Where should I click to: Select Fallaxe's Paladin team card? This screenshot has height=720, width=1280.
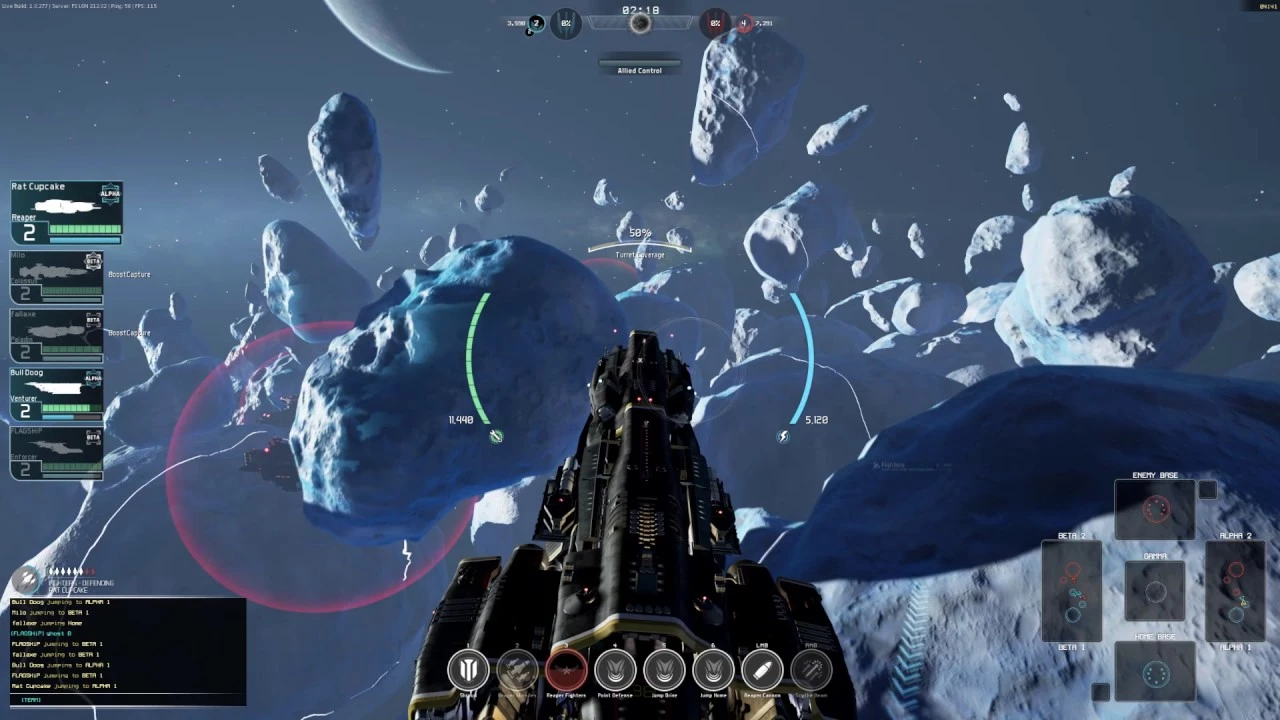click(57, 336)
